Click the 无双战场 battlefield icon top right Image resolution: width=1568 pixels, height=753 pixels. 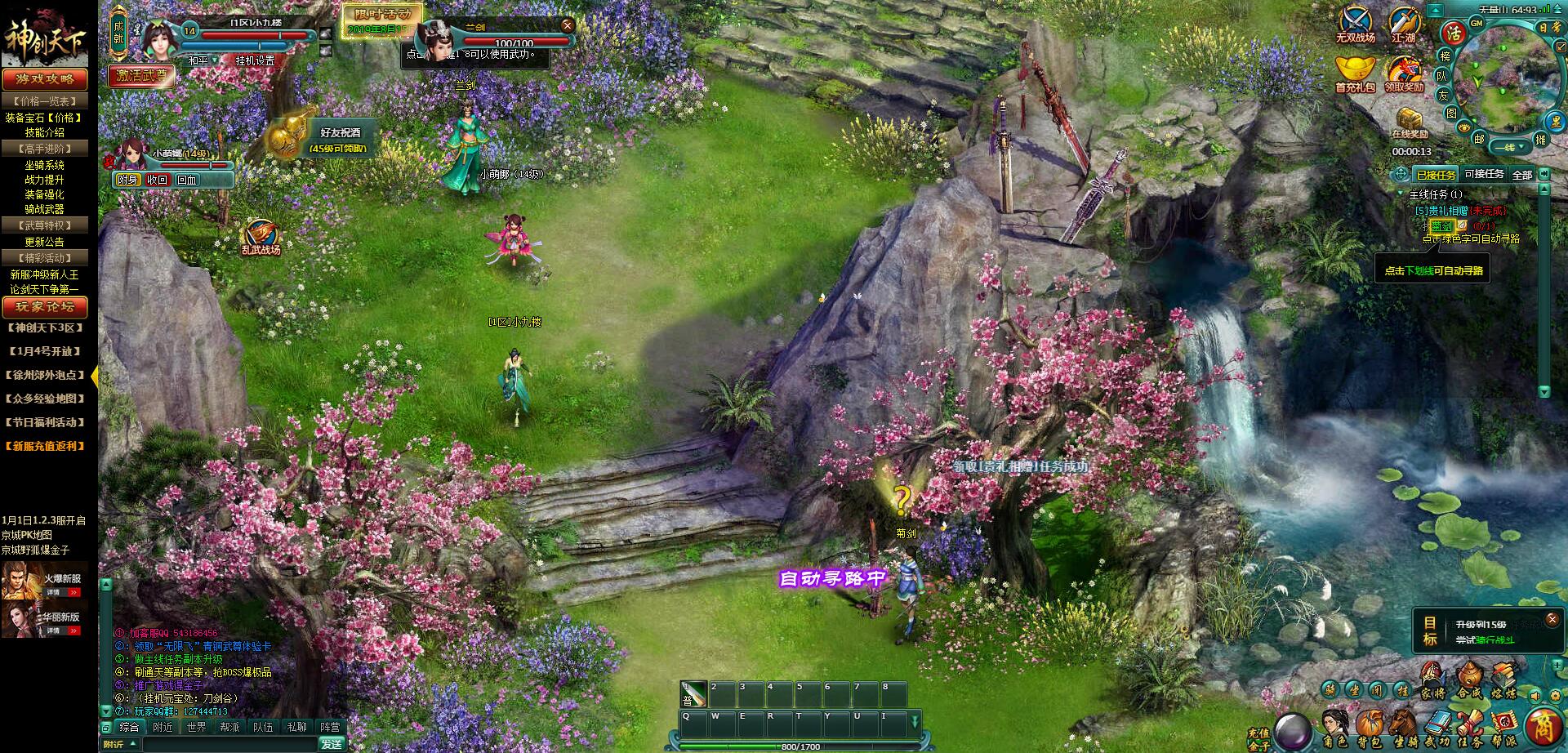tap(1356, 23)
